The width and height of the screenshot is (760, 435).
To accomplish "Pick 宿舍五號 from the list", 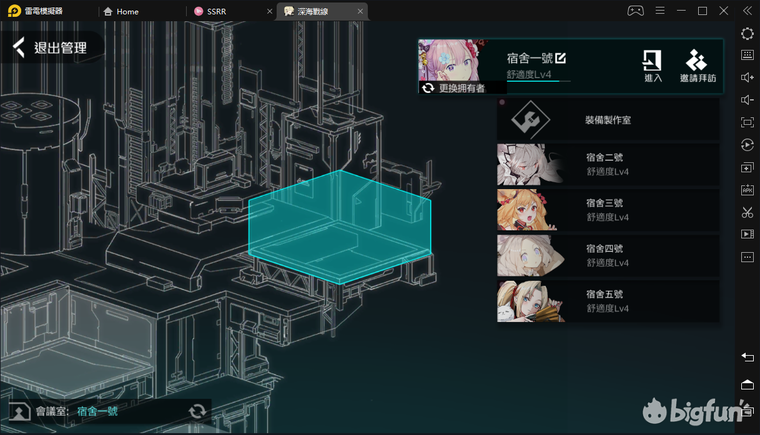I will [x=608, y=301].
